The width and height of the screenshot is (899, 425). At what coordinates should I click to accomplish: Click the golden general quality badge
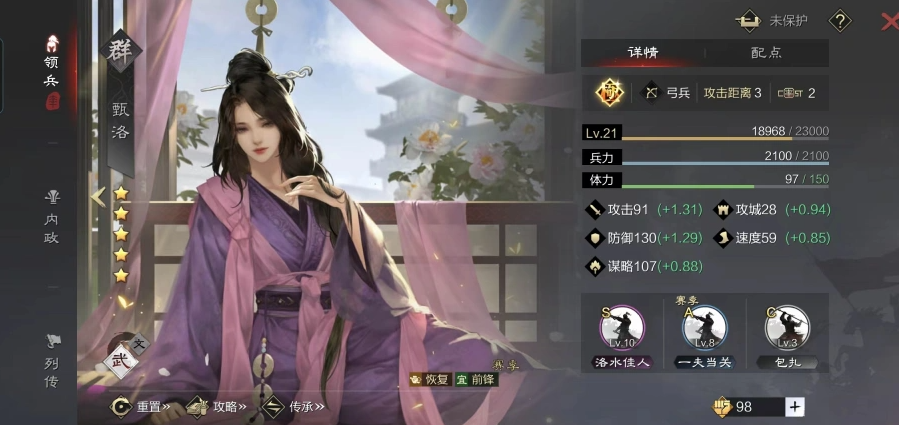(x=610, y=93)
